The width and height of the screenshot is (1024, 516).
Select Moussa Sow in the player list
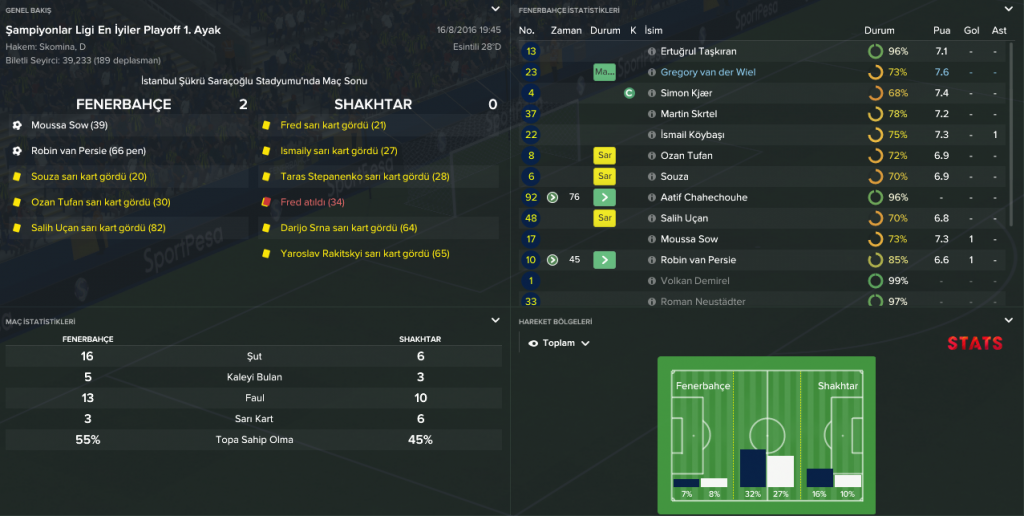pos(689,239)
